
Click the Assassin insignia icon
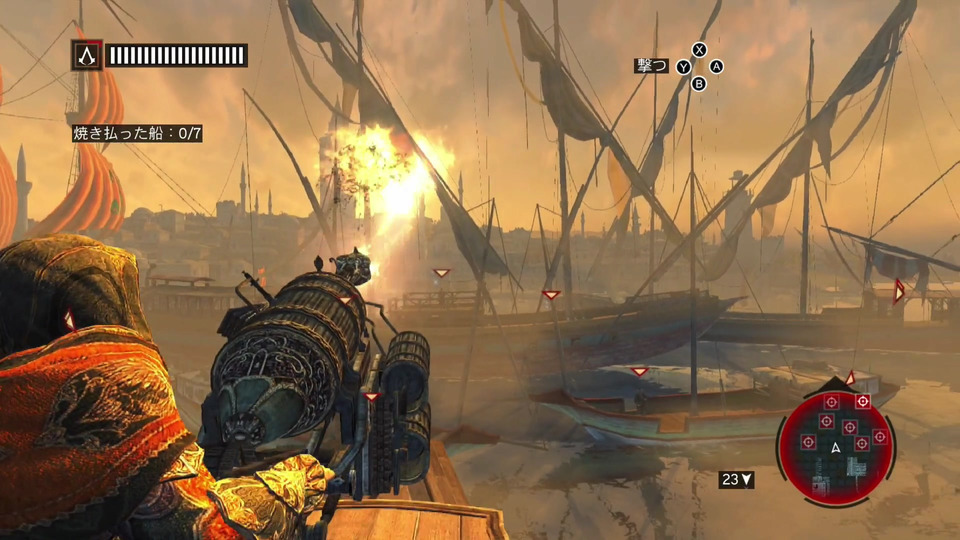coord(86,55)
